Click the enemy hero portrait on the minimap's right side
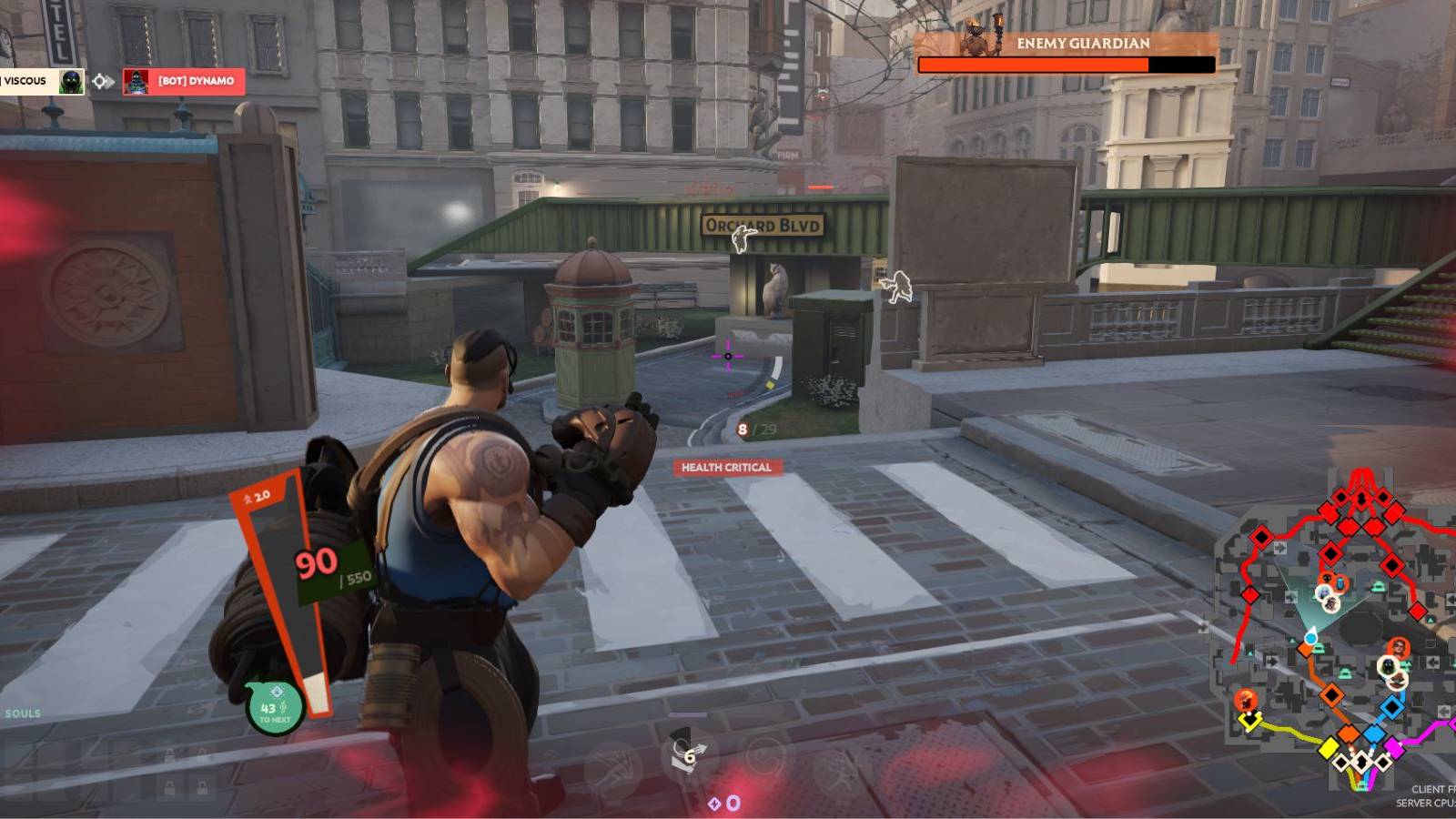Image resolution: width=1456 pixels, height=819 pixels. (x=1398, y=645)
